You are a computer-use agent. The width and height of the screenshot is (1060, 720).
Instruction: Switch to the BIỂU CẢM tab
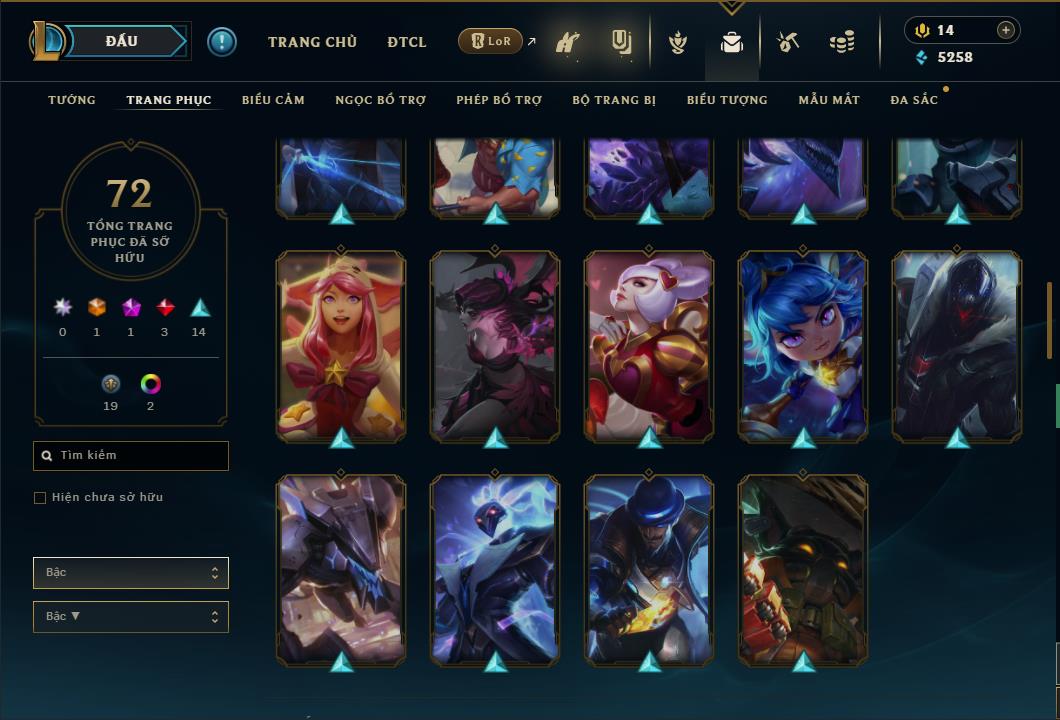pyautogui.click(x=273, y=100)
